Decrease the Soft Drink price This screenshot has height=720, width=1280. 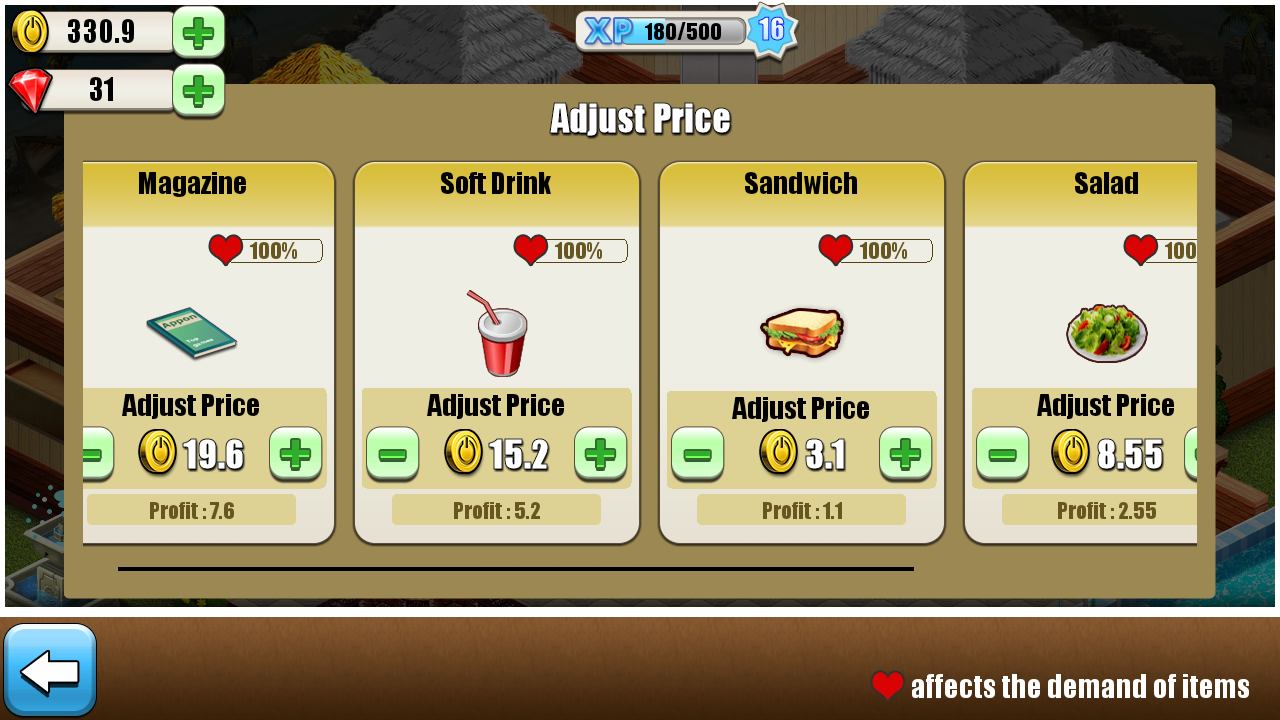(392, 455)
